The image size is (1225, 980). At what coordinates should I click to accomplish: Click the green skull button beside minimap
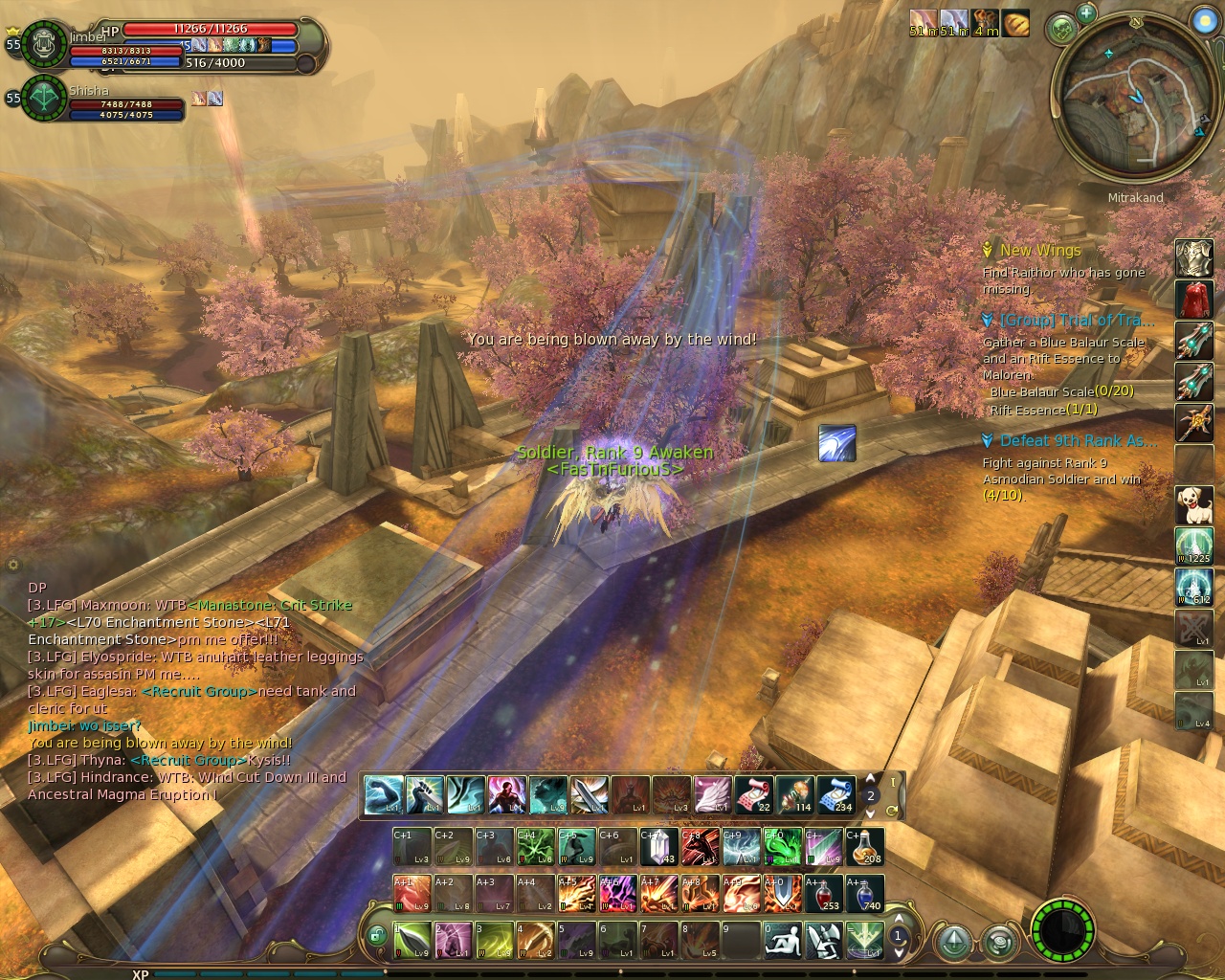1062,30
